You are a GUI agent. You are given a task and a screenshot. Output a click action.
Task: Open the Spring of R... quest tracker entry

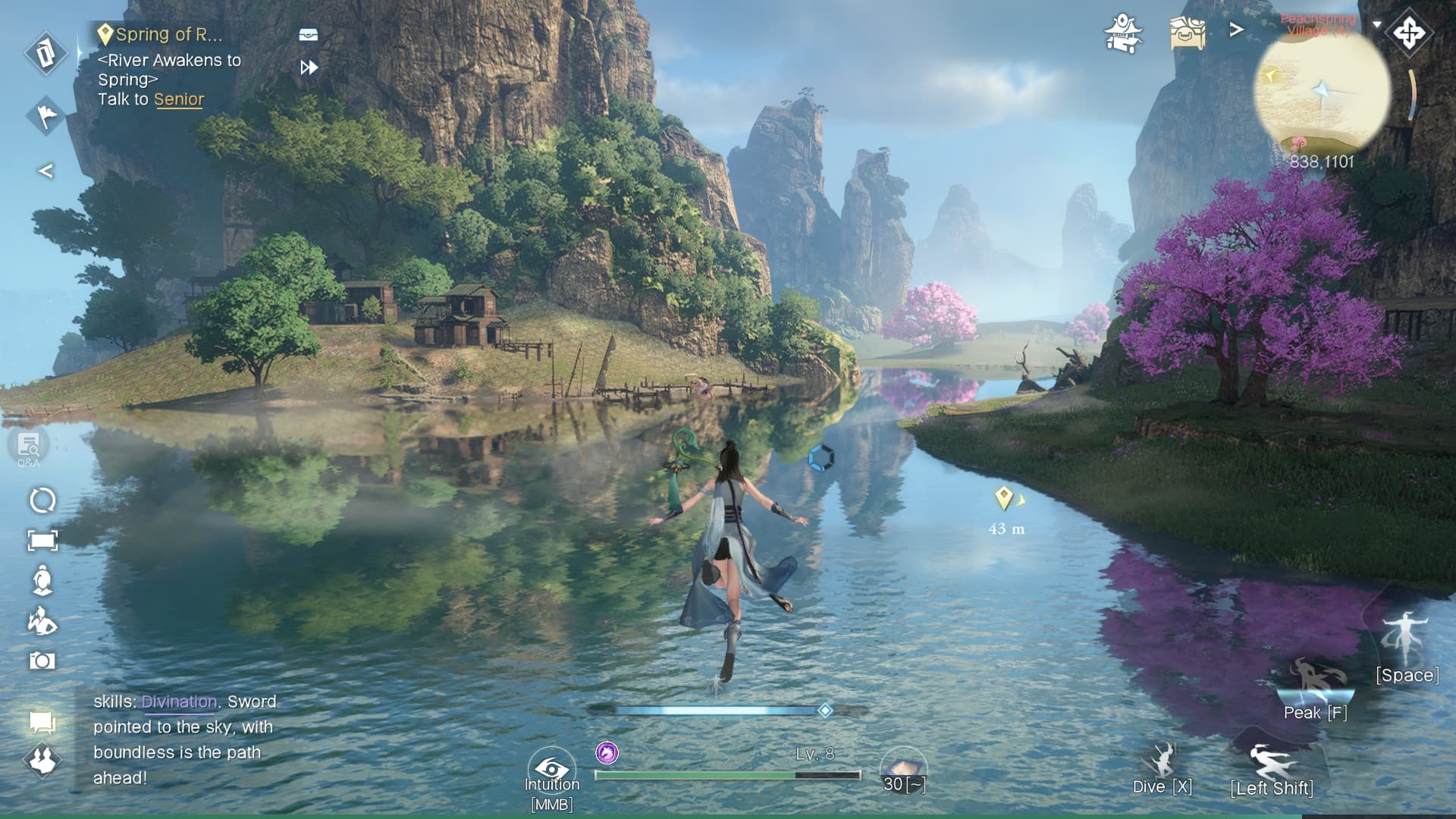coord(168,35)
